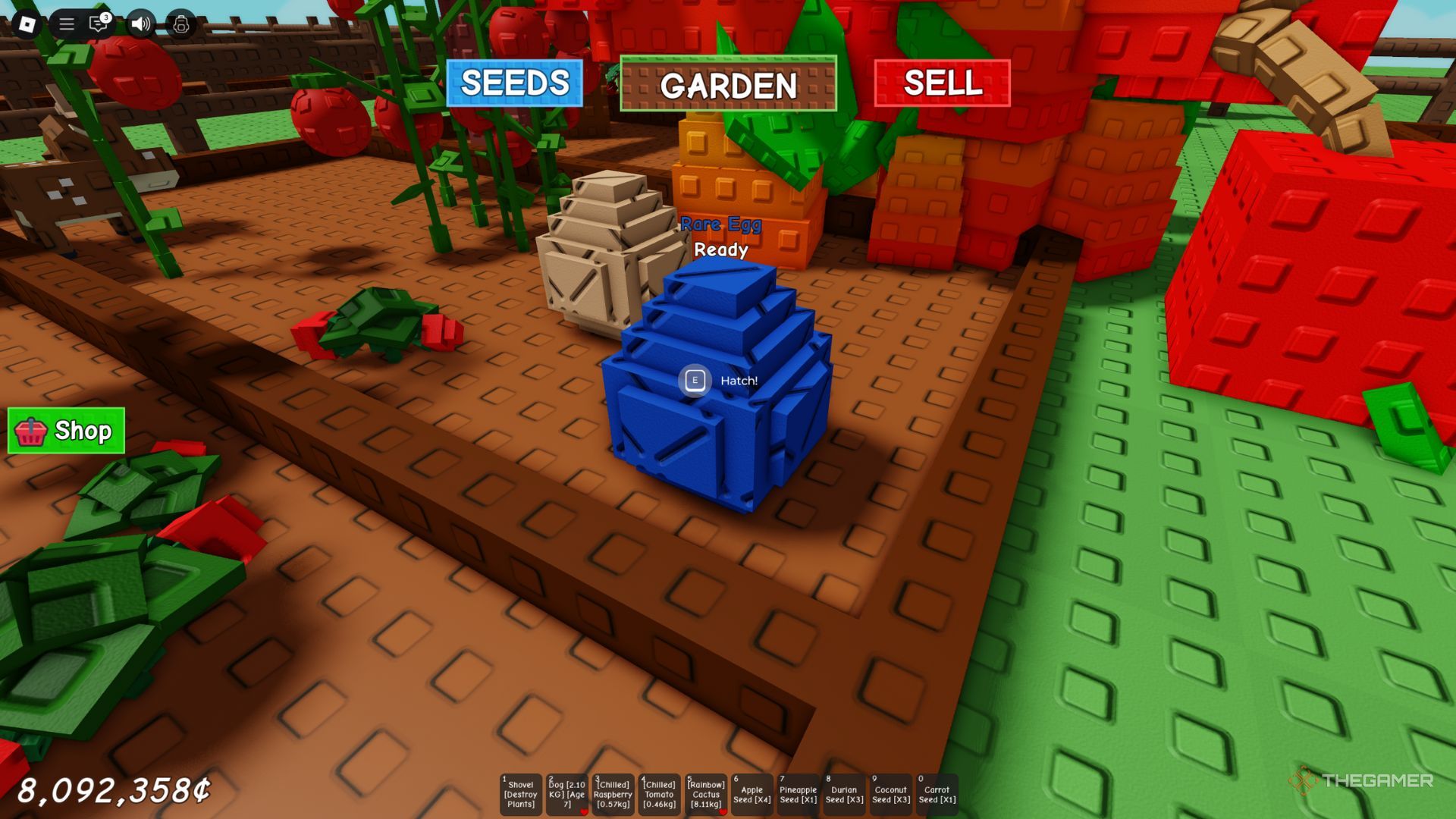Select the Carrot Seed in slot 0
Screen dimensions: 1456x819
pos(938,793)
